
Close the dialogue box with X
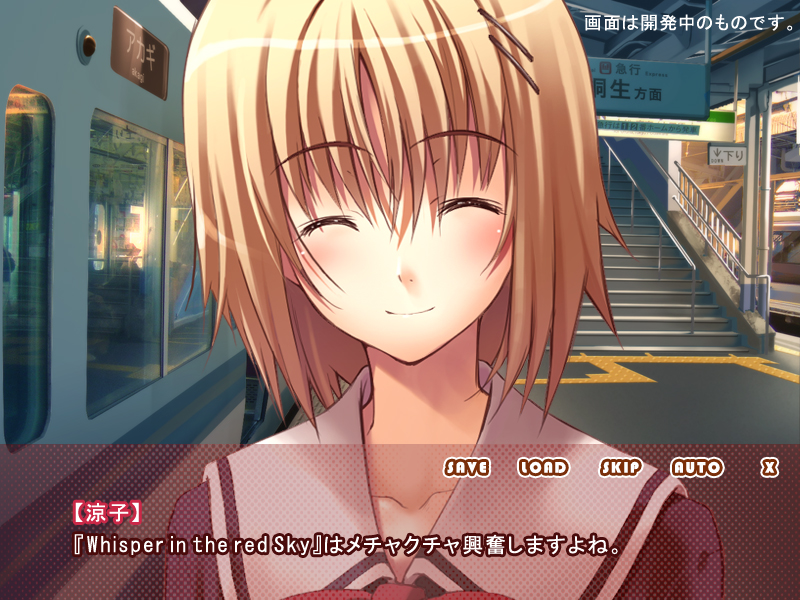(x=769, y=467)
